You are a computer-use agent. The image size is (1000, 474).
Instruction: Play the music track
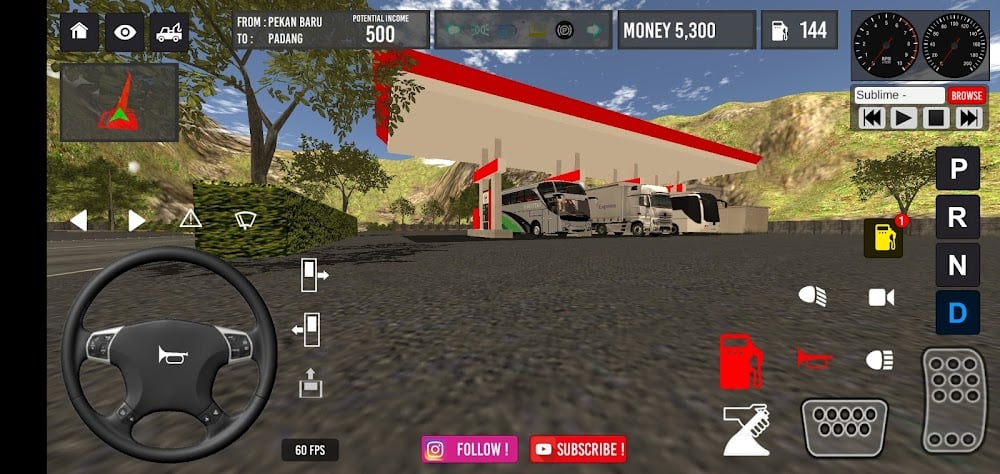[904, 118]
